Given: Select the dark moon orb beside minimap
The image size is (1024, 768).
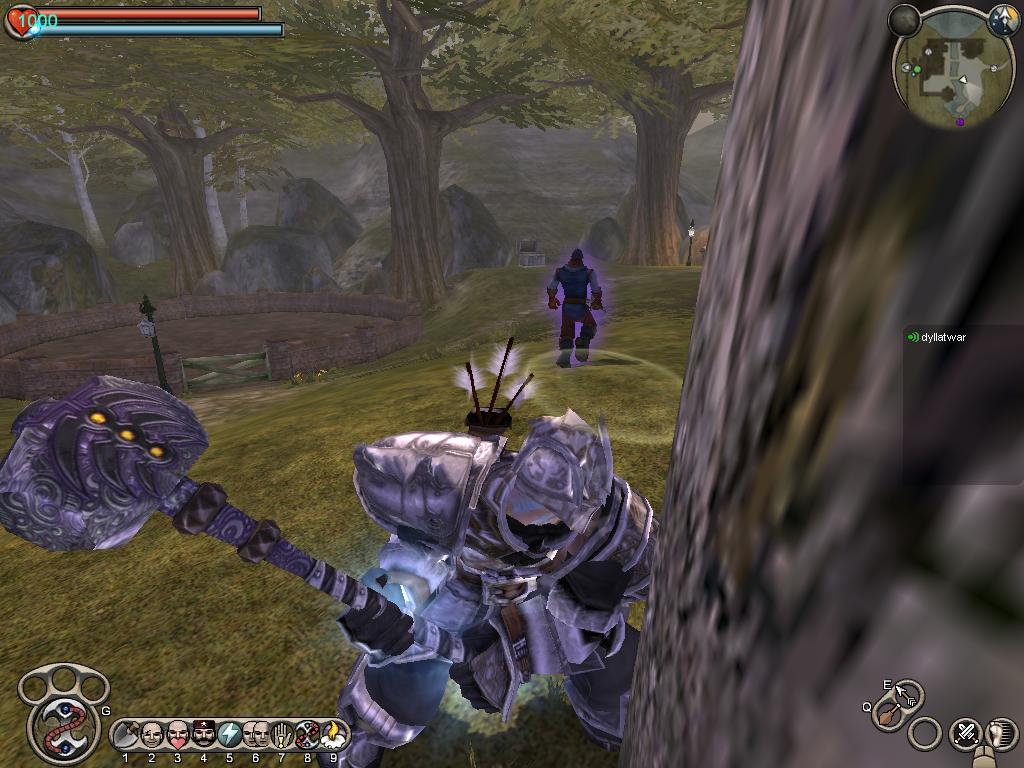Looking at the screenshot, I should pyautogui.click(x=904, y=19).
